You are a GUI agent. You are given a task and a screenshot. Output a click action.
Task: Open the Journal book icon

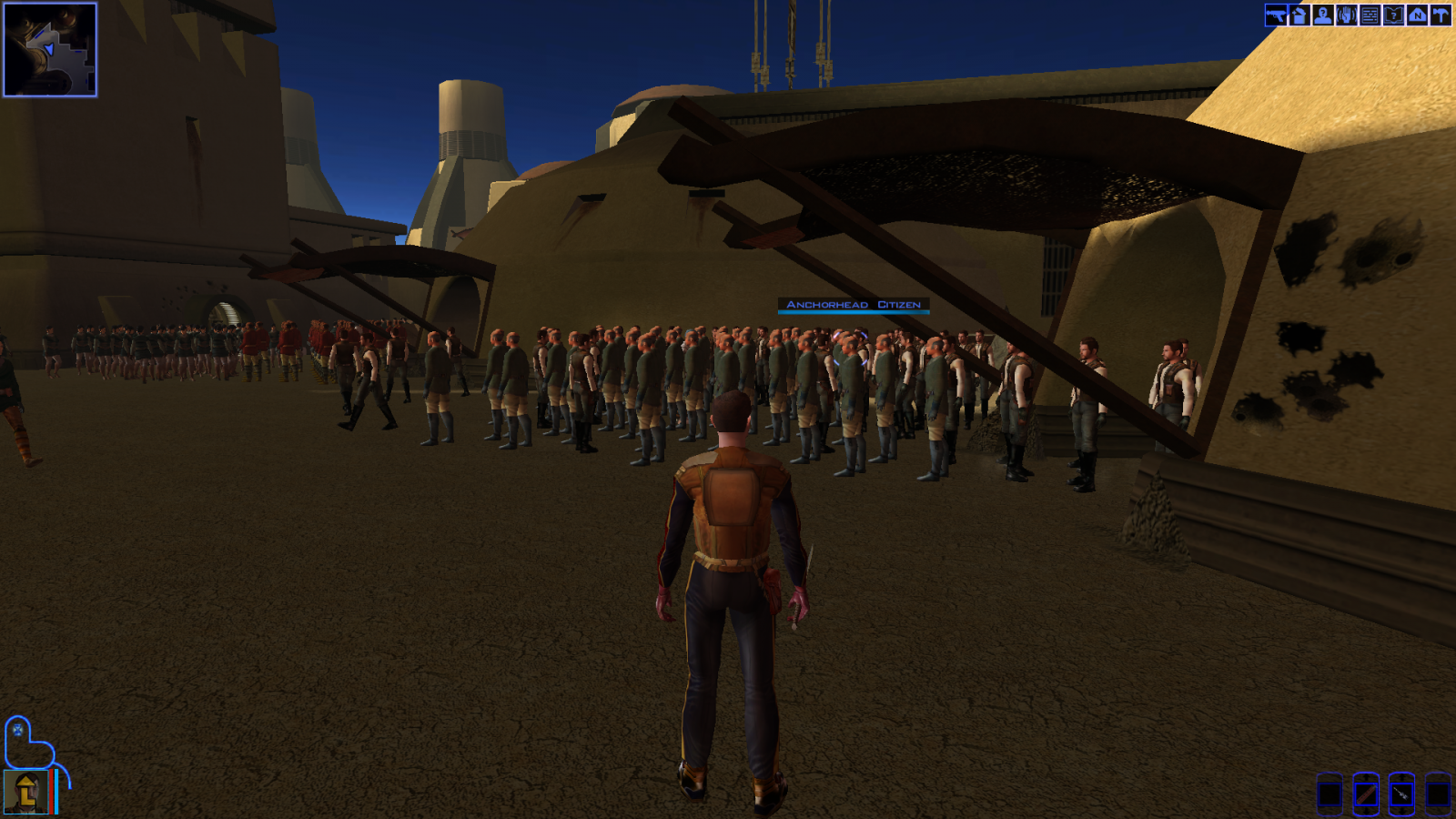coord(1393,15)
